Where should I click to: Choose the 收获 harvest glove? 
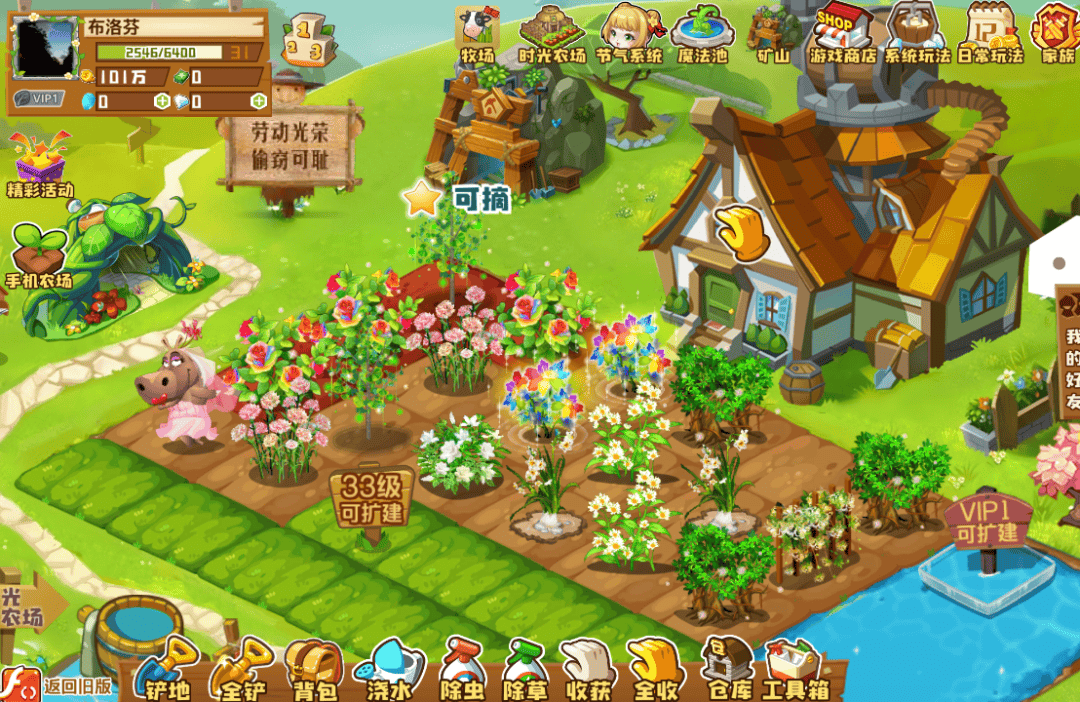point(588,667)
